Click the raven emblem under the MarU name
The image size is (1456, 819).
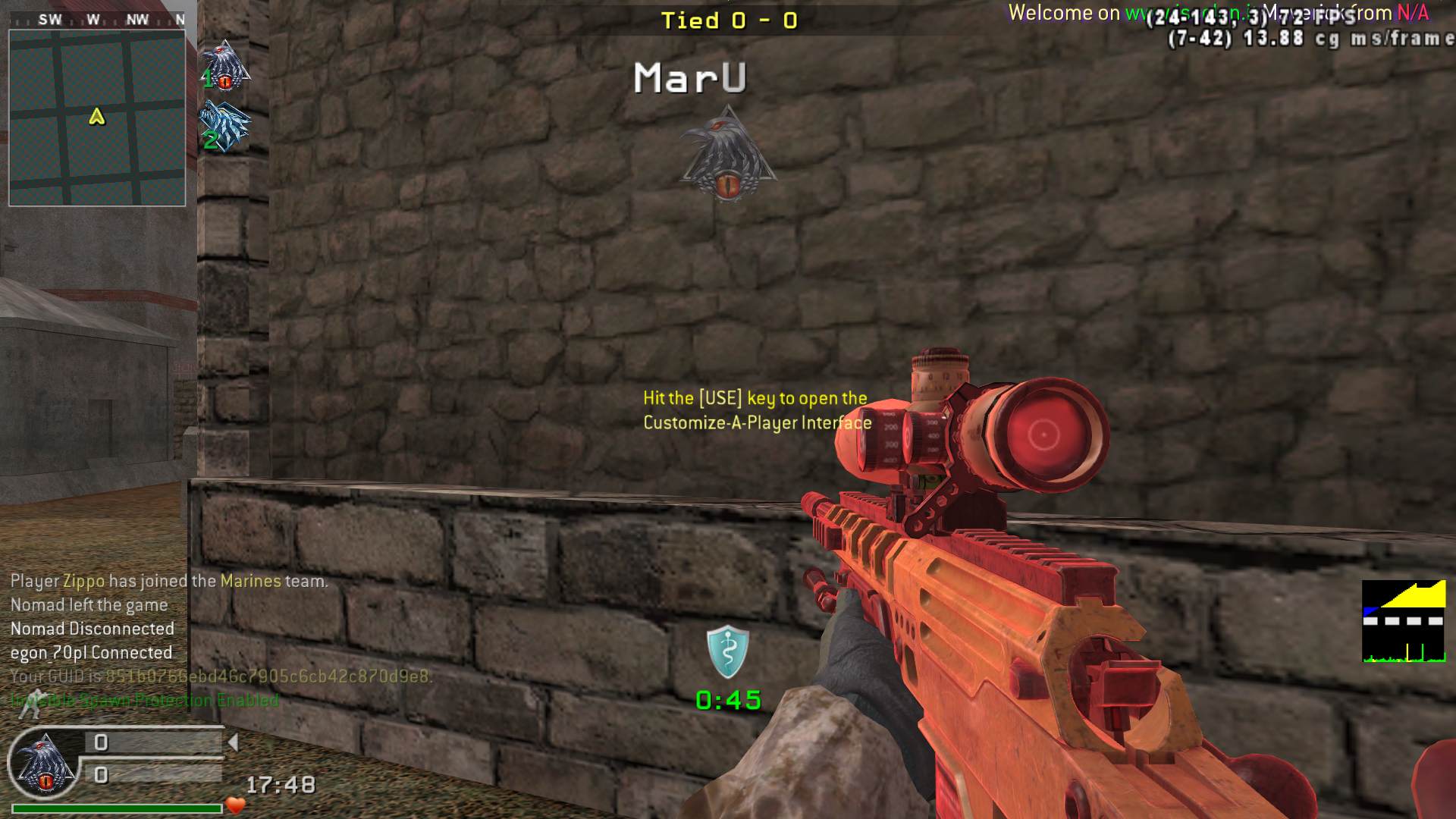(728, 154)
